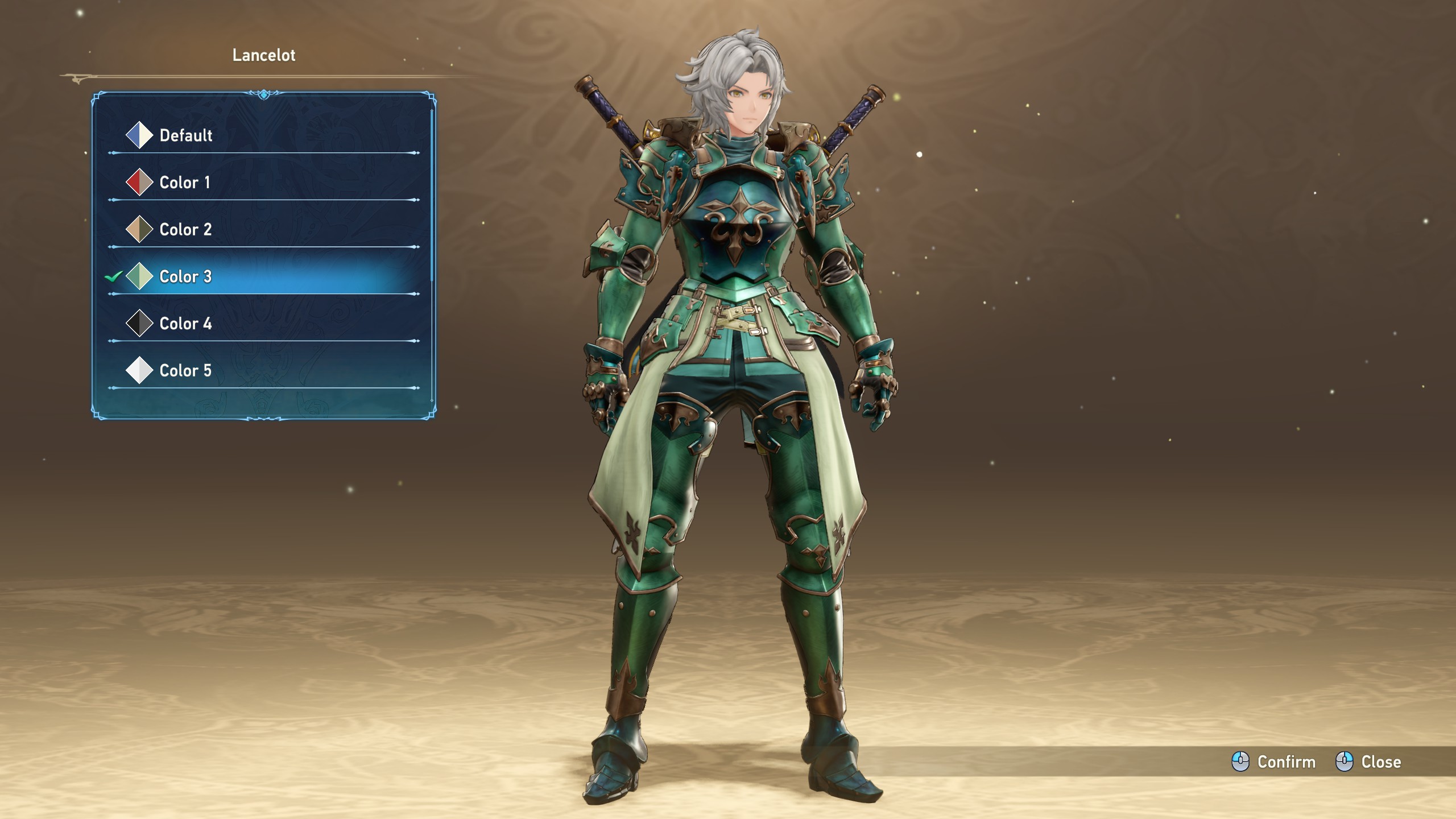The width and height of the screenshot is (1456, 819).
Task: Close the color menu
Action: pos(1368,762)
